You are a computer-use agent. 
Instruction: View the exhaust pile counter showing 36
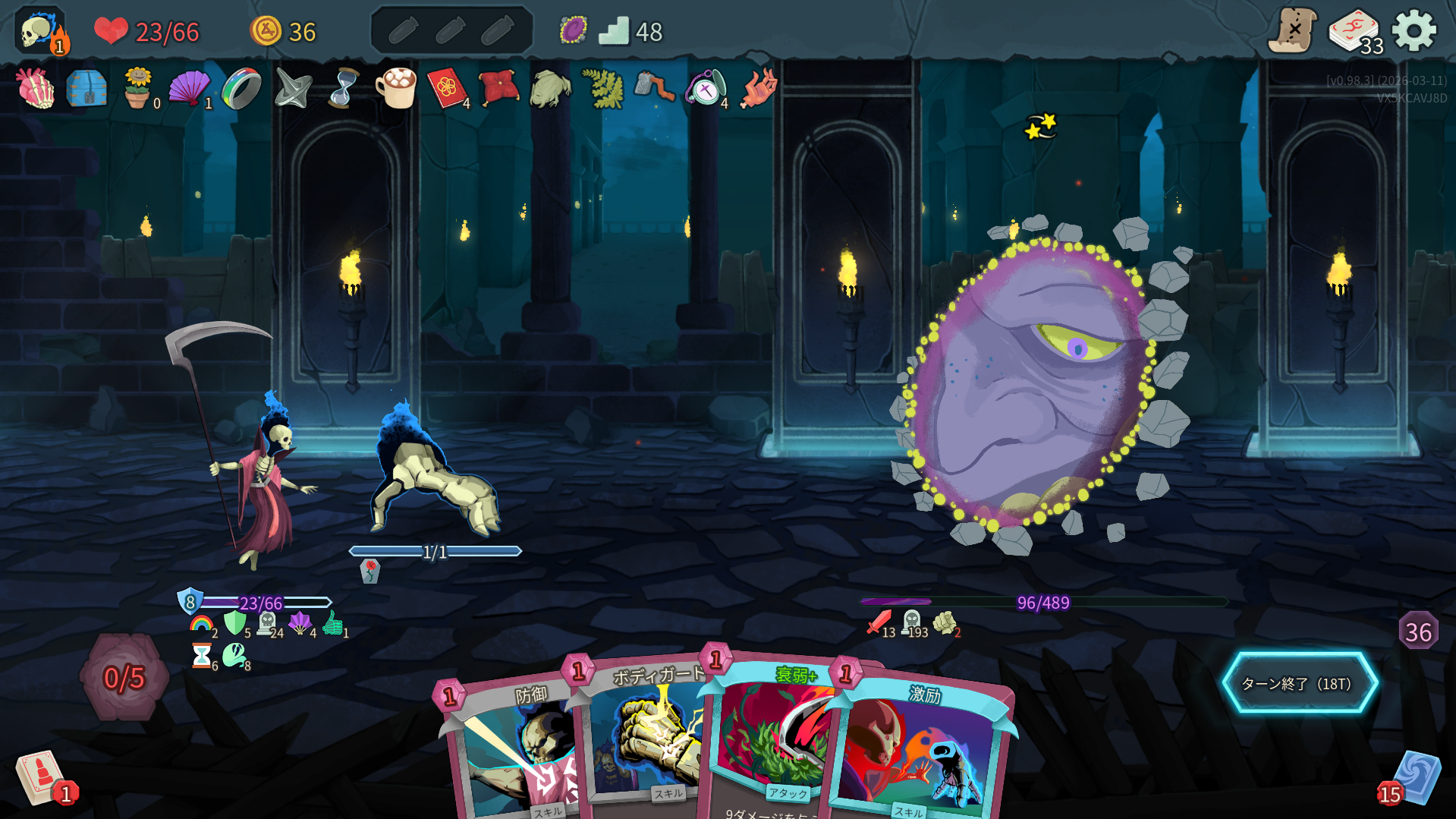(x=1417, y=632)
